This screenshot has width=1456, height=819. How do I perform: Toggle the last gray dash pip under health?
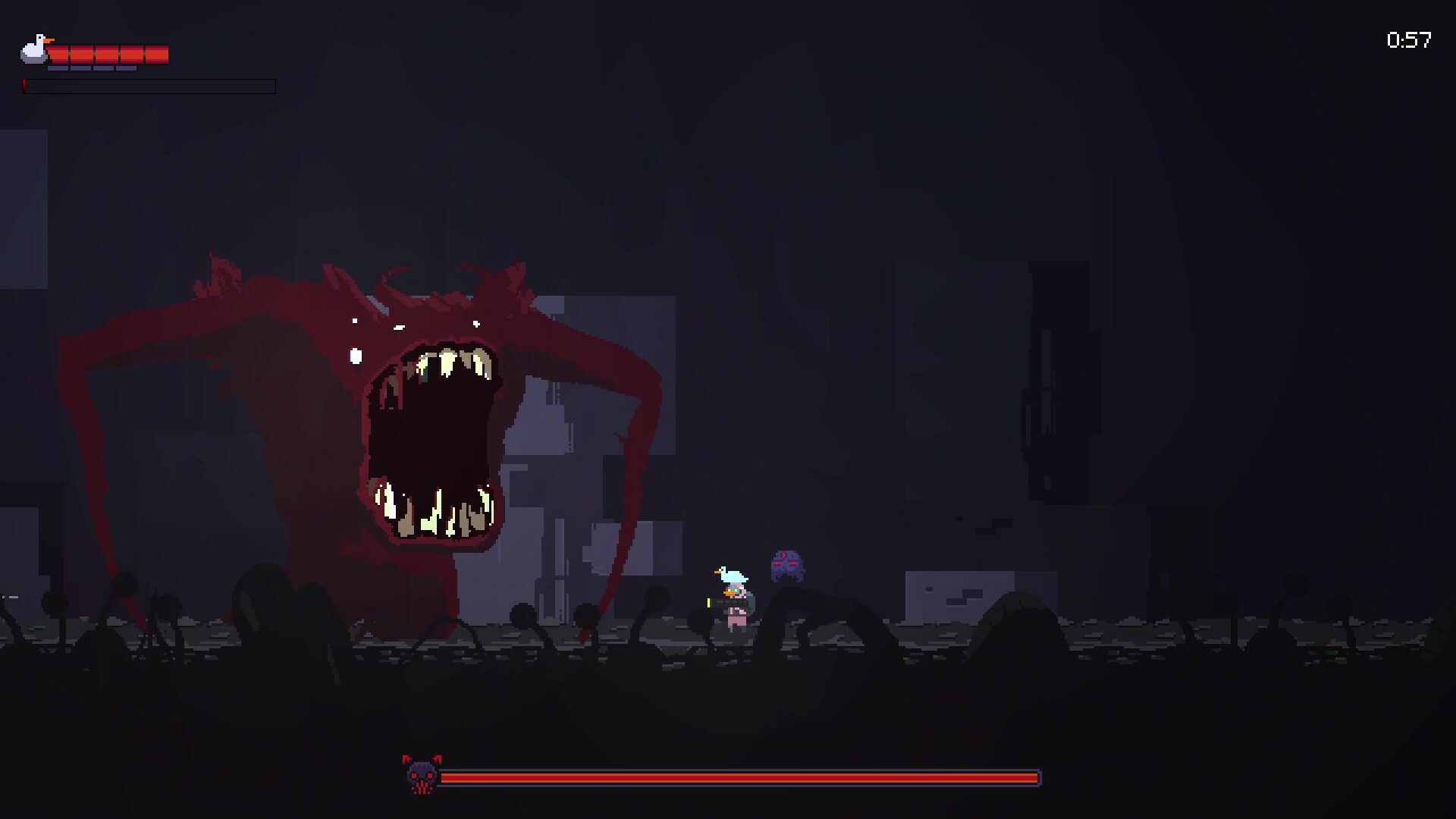click(x=126, y=67)
